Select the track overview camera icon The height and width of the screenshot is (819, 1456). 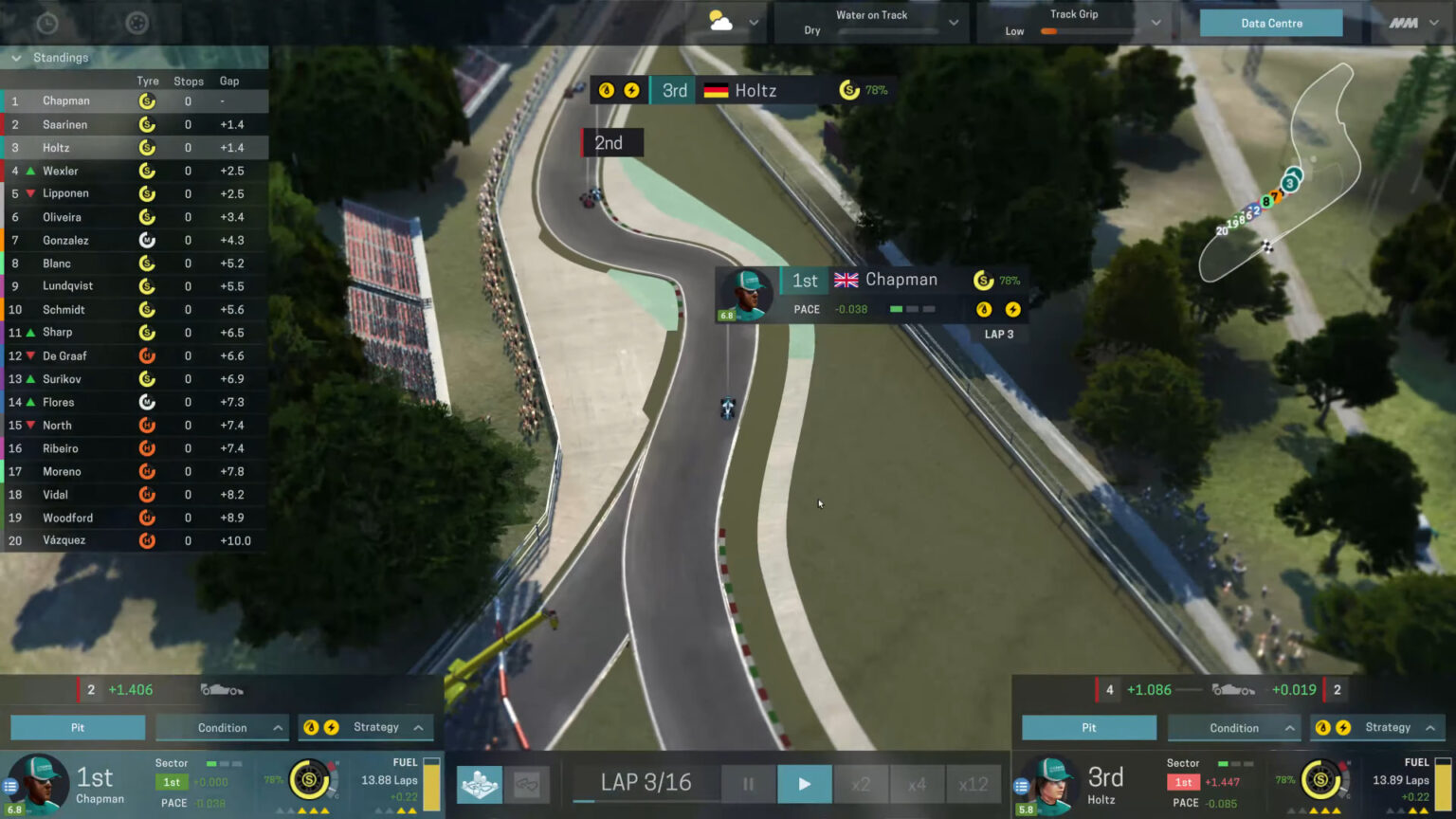(479, 784)
